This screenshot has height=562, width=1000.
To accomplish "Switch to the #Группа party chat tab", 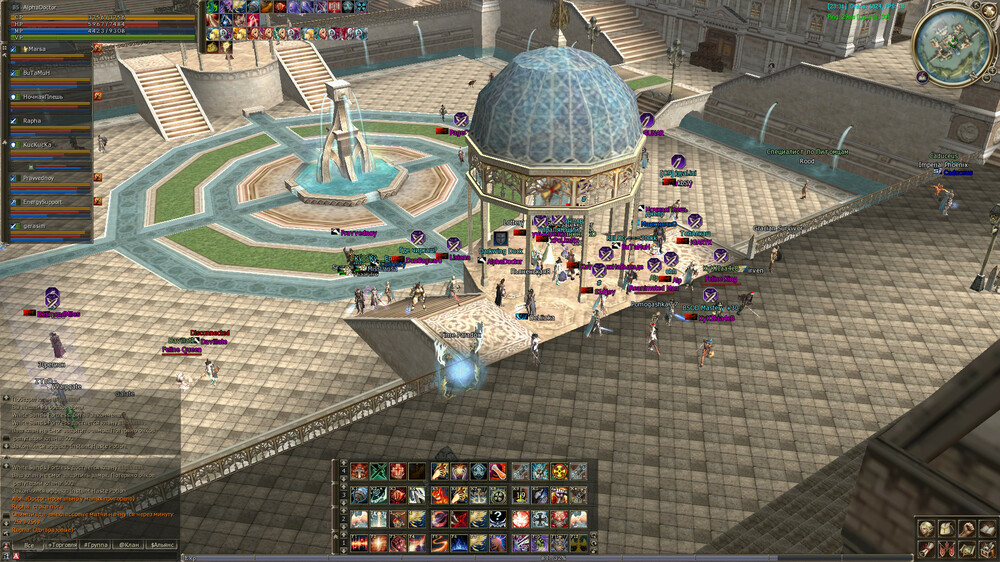I will tap(96, 545).
